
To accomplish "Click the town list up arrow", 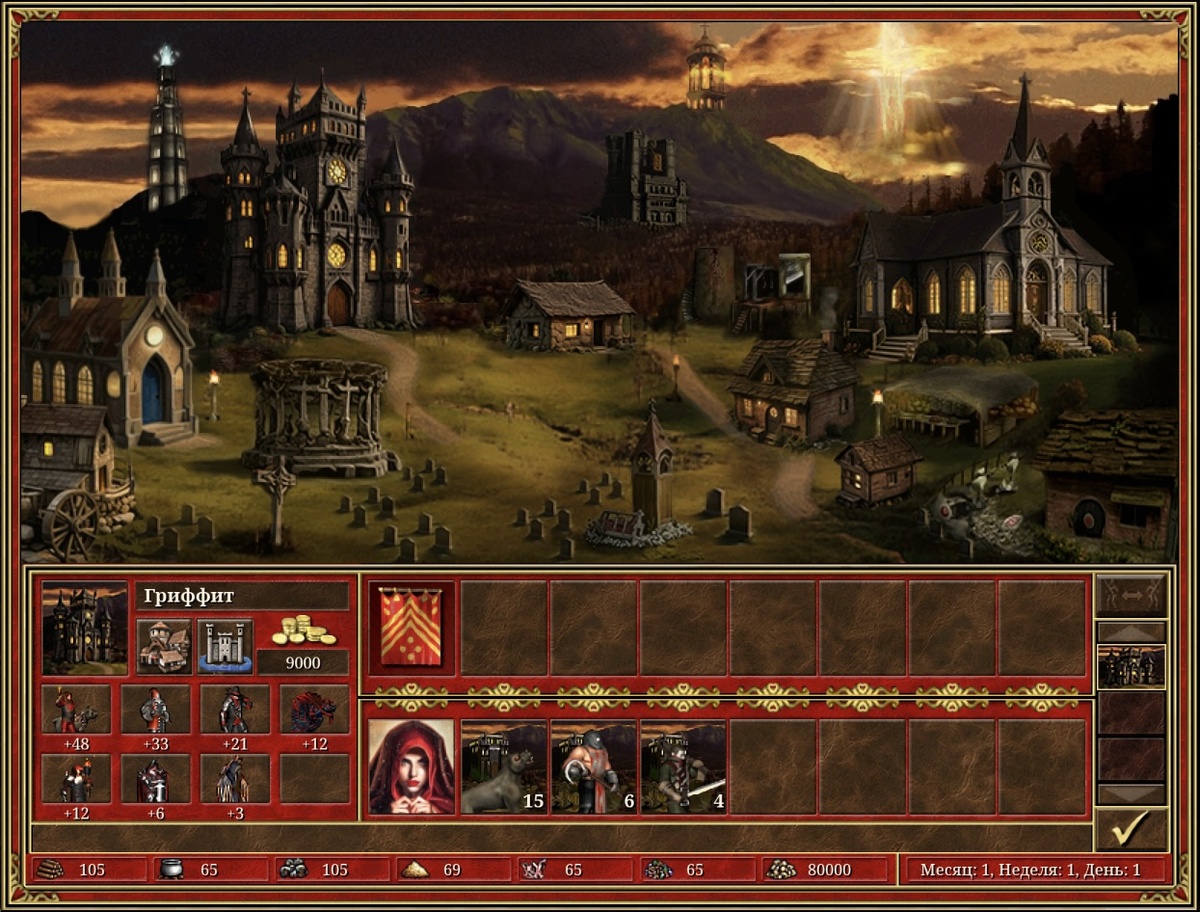I will coord(1131,632).
